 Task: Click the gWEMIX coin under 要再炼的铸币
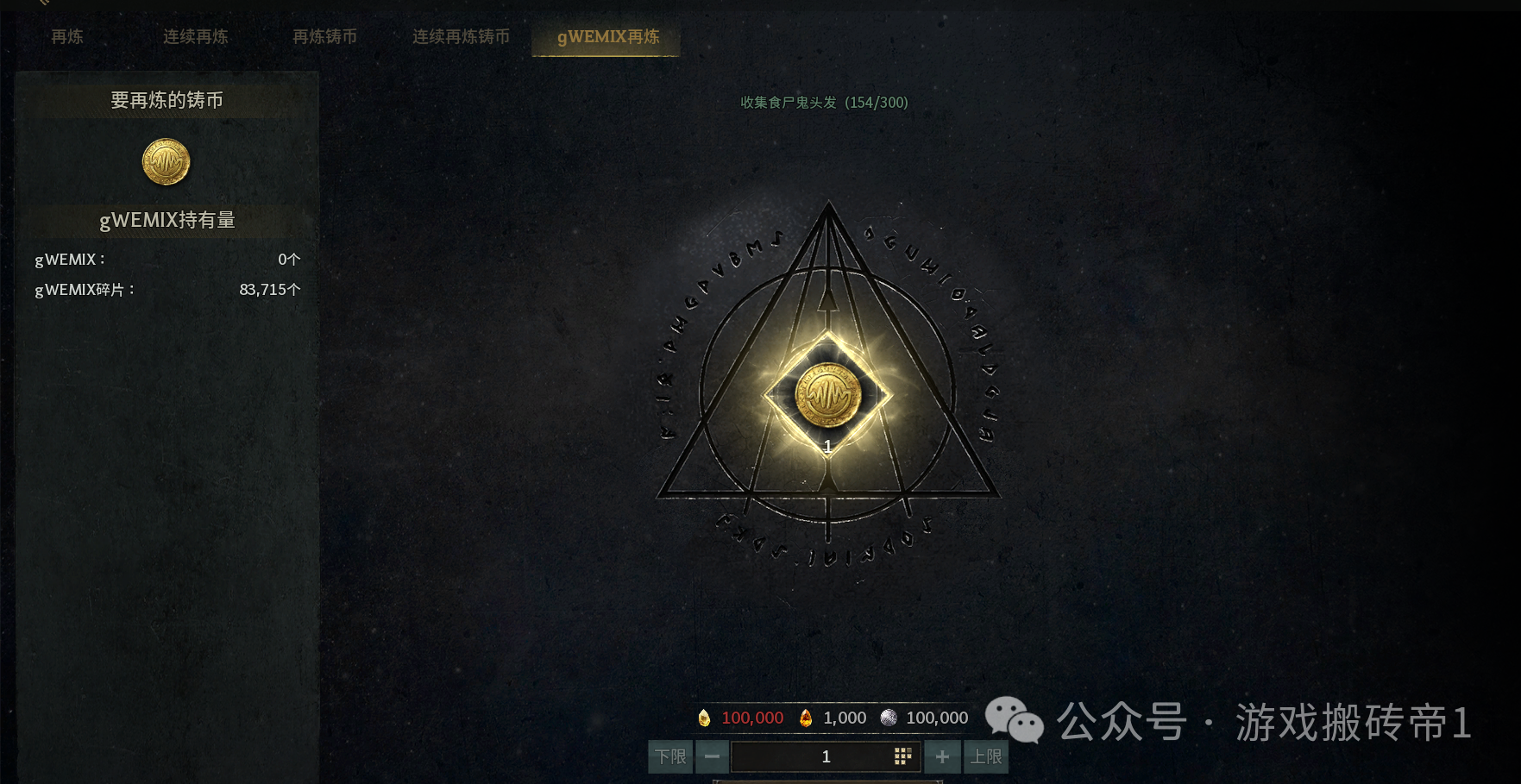coord(166,162)
